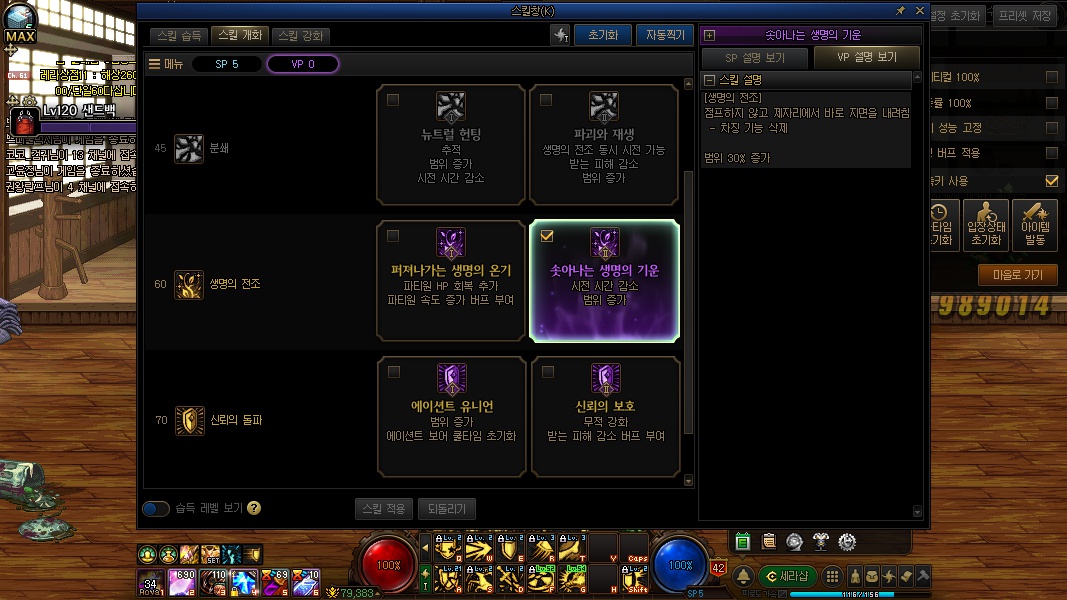This screenshot has width=1067, height=600.
Task: Apply skills with 스킬 적용 button
Action: [383, 509]
